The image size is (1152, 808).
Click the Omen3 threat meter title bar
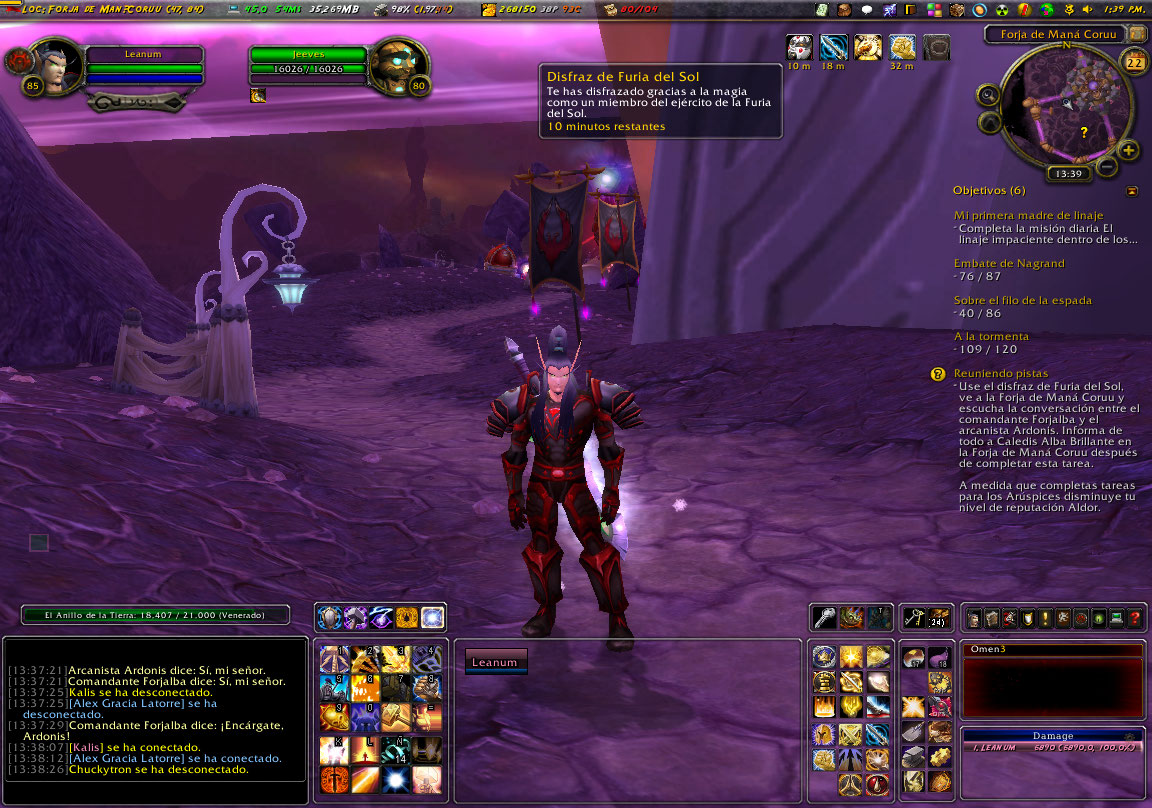tap(1051, 650)
